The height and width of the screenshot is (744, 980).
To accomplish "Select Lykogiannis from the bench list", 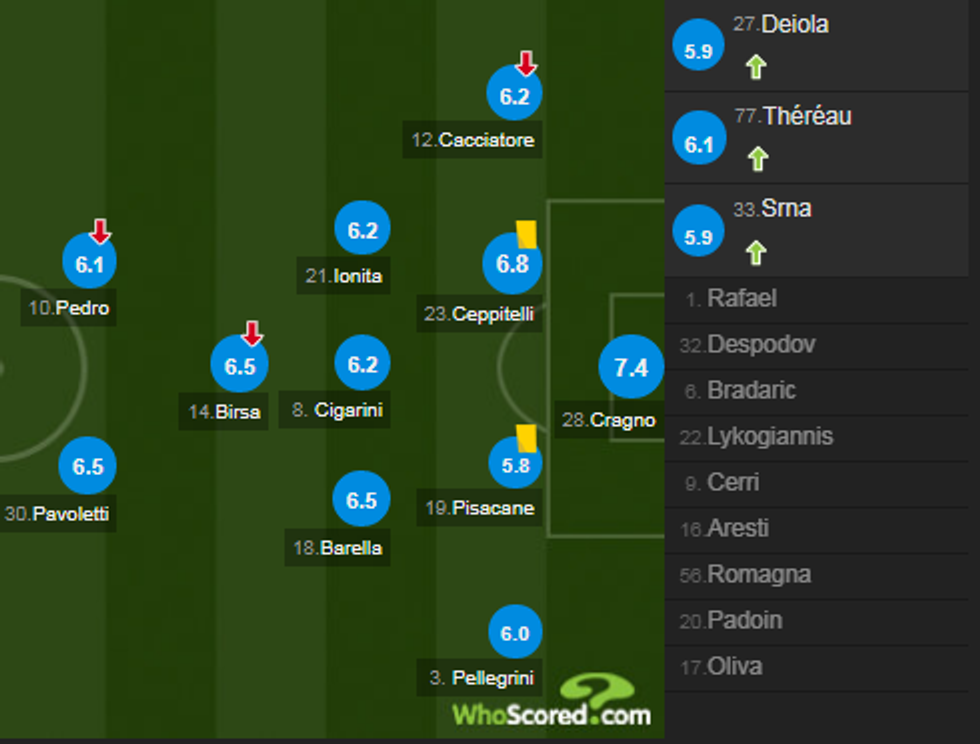I will coord(769,437).
